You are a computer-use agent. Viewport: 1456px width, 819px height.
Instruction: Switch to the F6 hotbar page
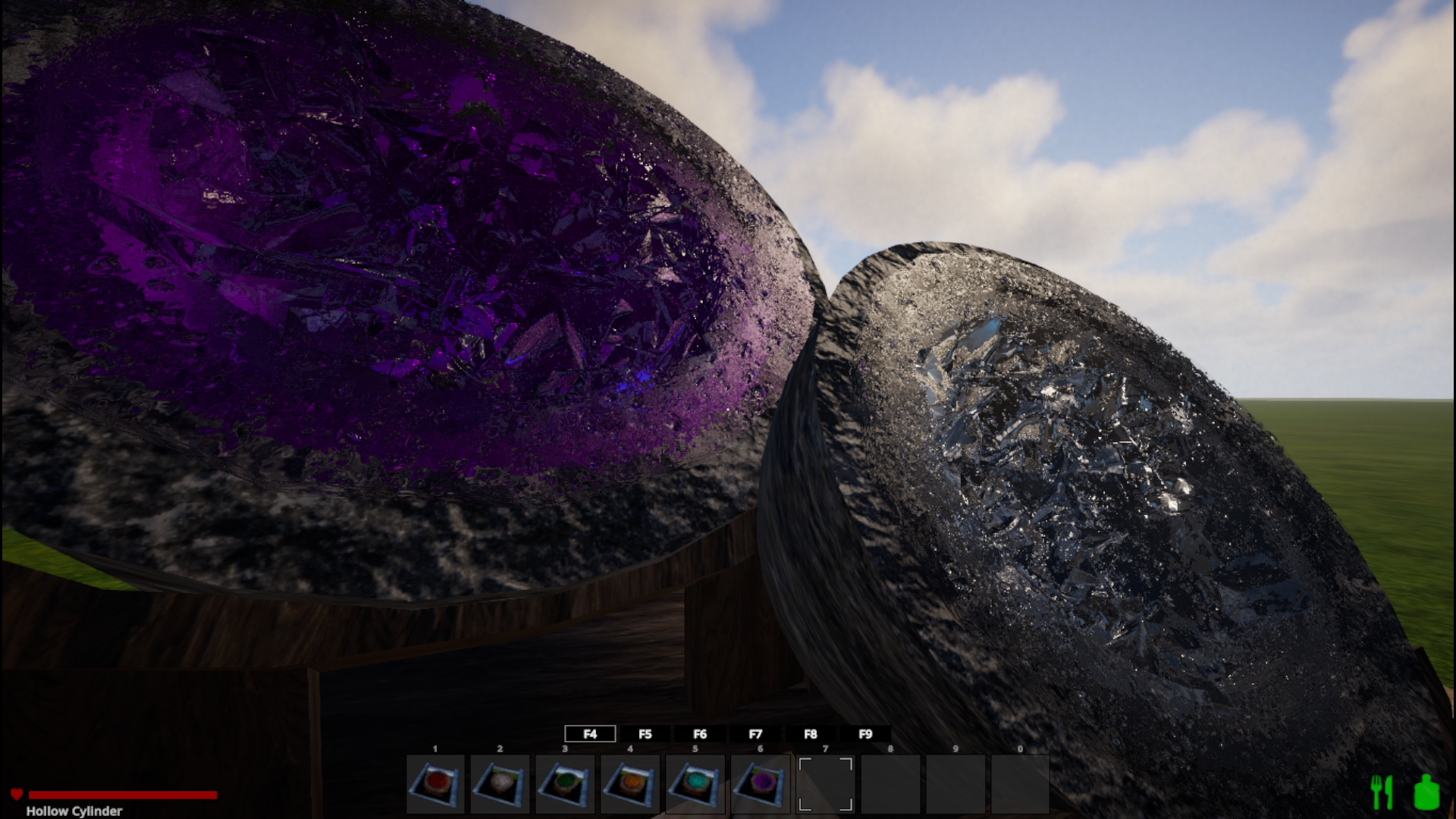(700, 734)
